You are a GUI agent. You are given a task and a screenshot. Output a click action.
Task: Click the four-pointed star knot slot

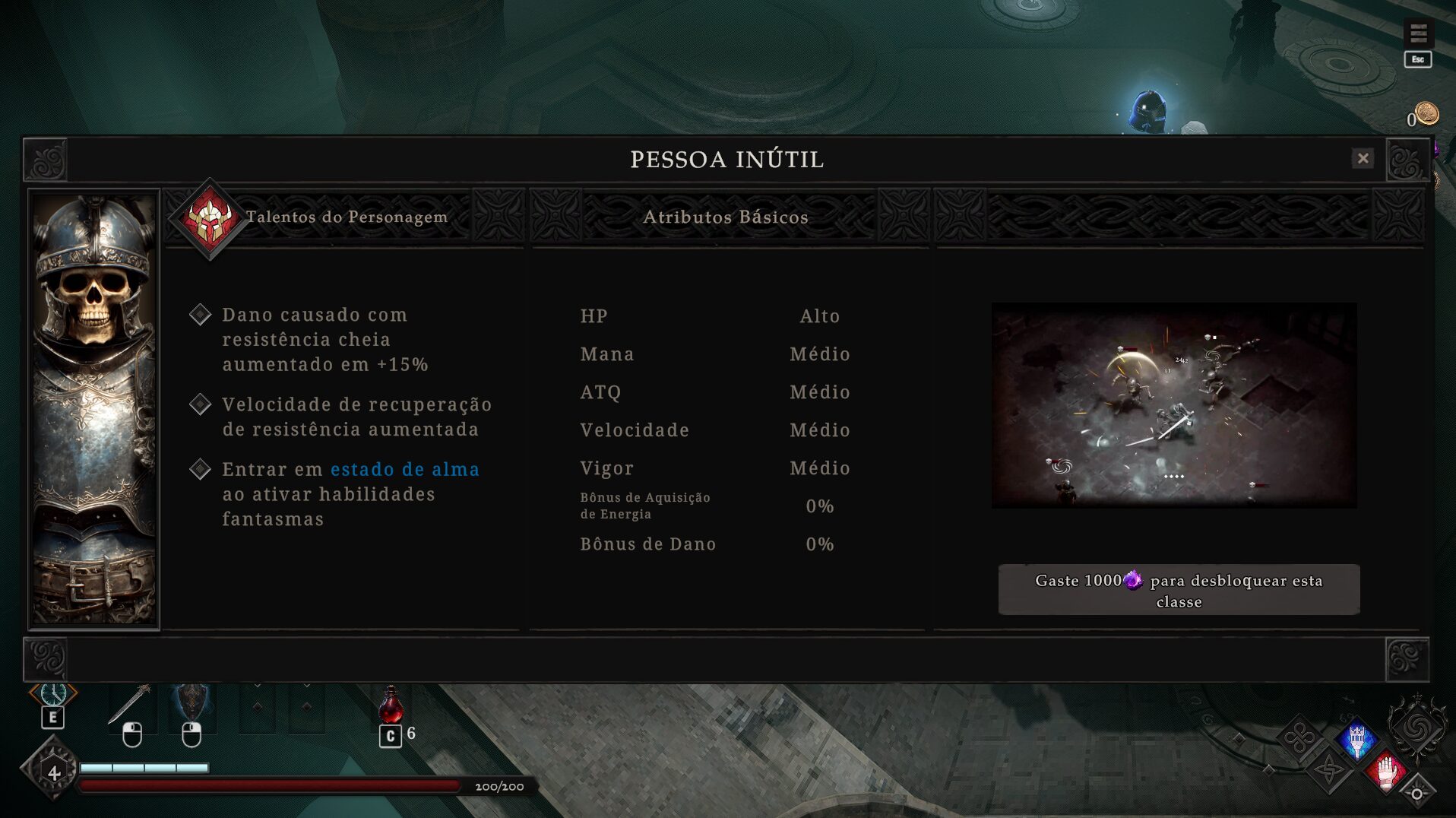(1329, 770)
